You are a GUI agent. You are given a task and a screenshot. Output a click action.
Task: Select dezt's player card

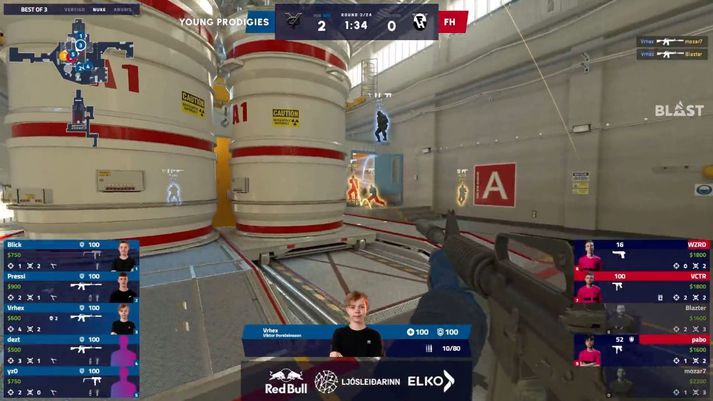[68, 349]
